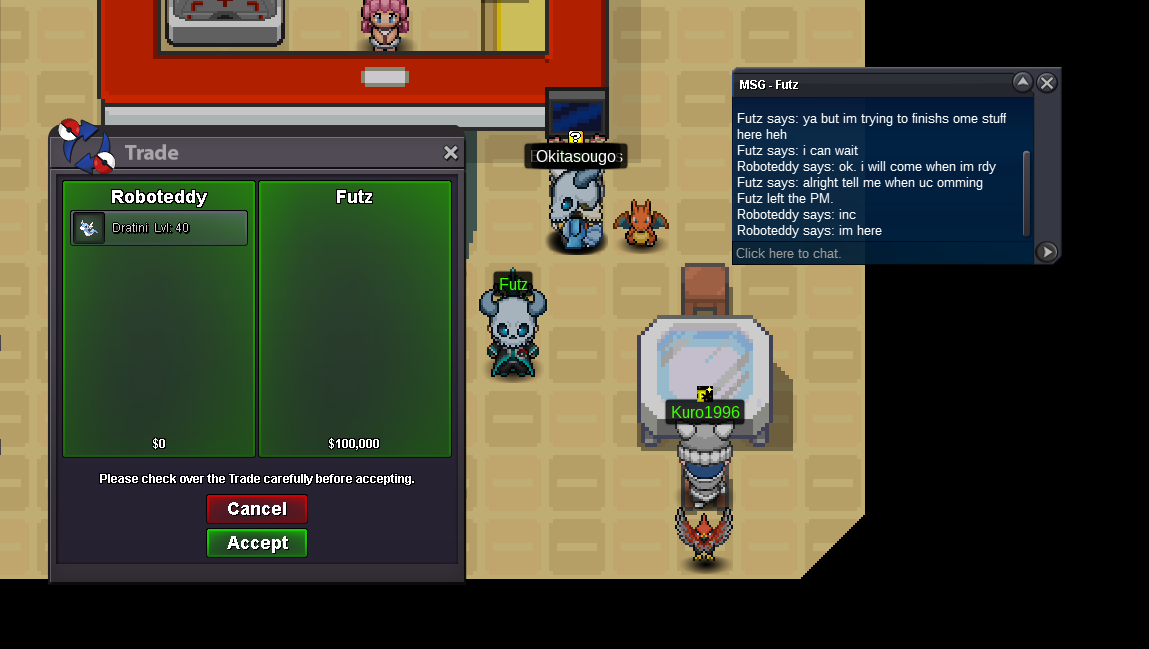This screenshot has height=649, width=1149.
Task: Select the Dratini Lvl 40 trade slot
Action: pos(159,228)
